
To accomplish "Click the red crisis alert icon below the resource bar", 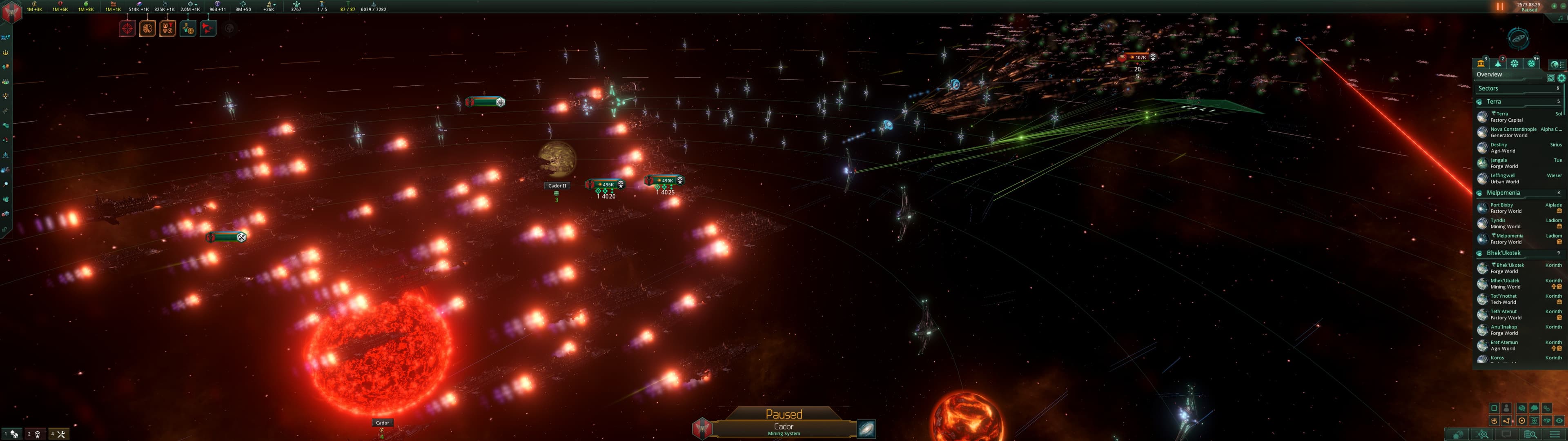I will click(127, 28).
